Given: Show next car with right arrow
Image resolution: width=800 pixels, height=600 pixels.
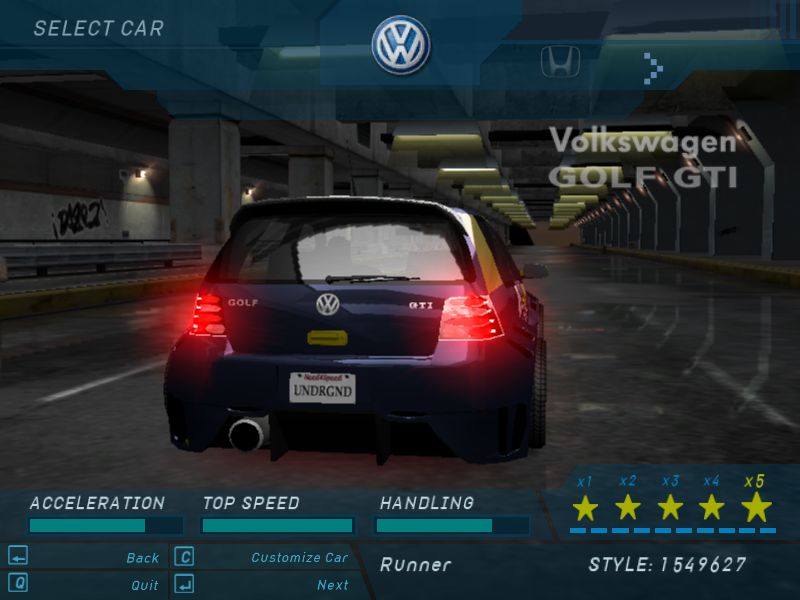Looking at the screenshot, I should tap(653, 67).
